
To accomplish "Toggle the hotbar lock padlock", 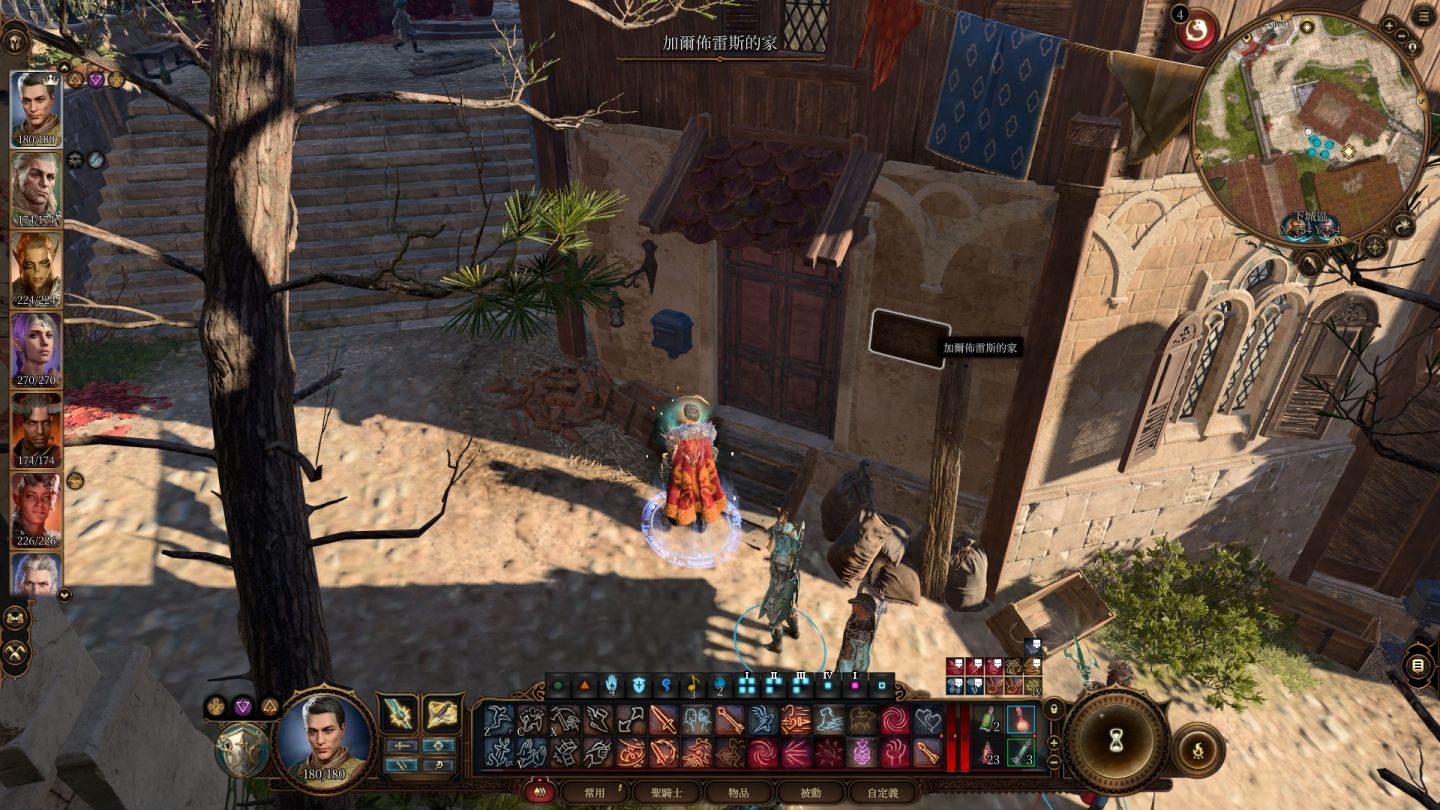I will [x=1052, y=707].
